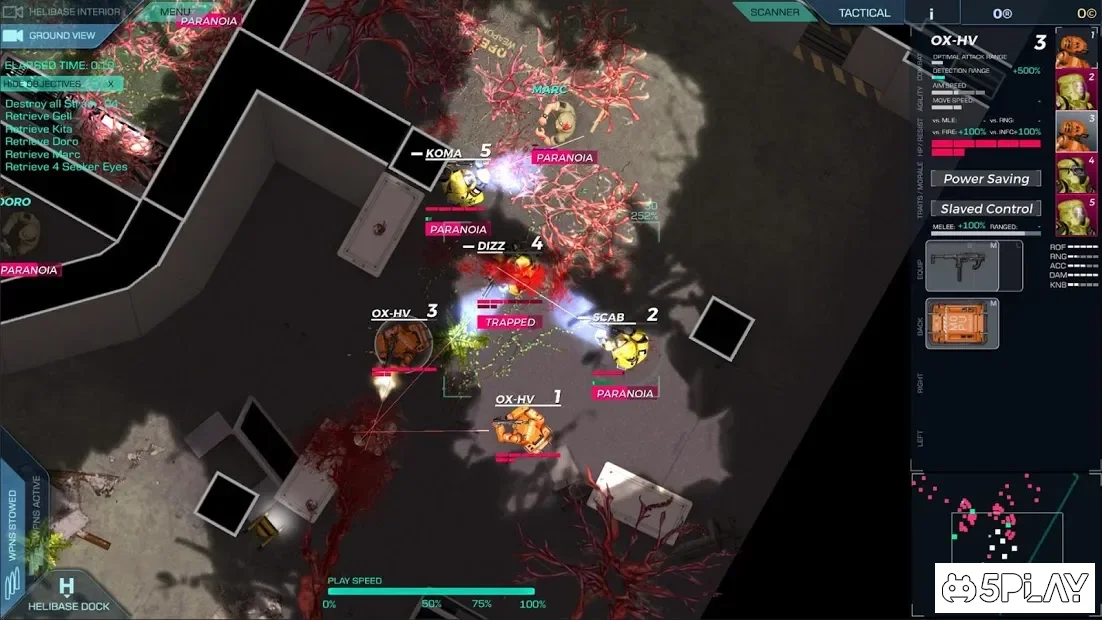Set play speed to 50% on slider
Viewport: 1102px width, 620px height.
pyautogui.click(x=431, y=591)
